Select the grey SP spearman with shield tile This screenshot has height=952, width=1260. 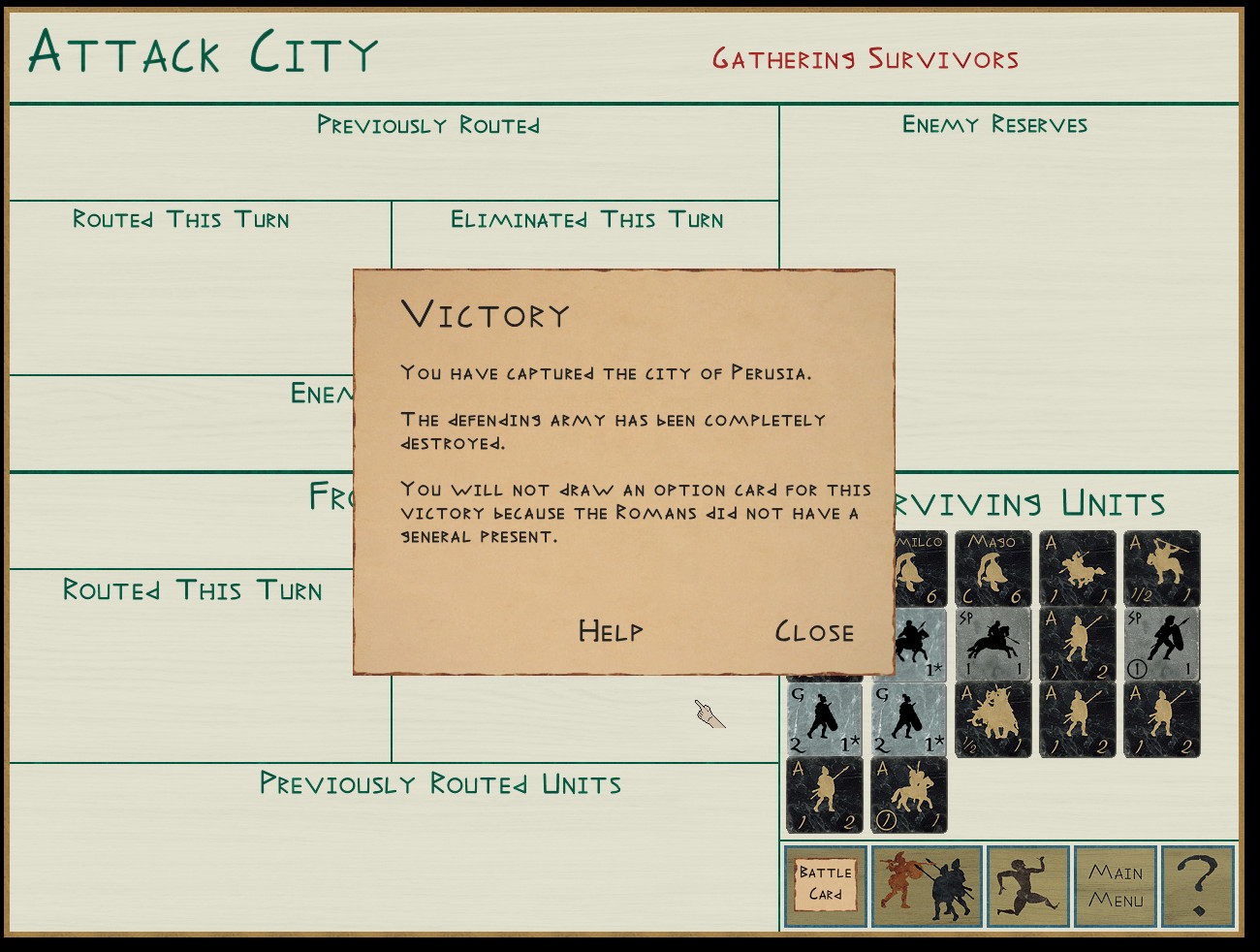[x=1162, y=645]
